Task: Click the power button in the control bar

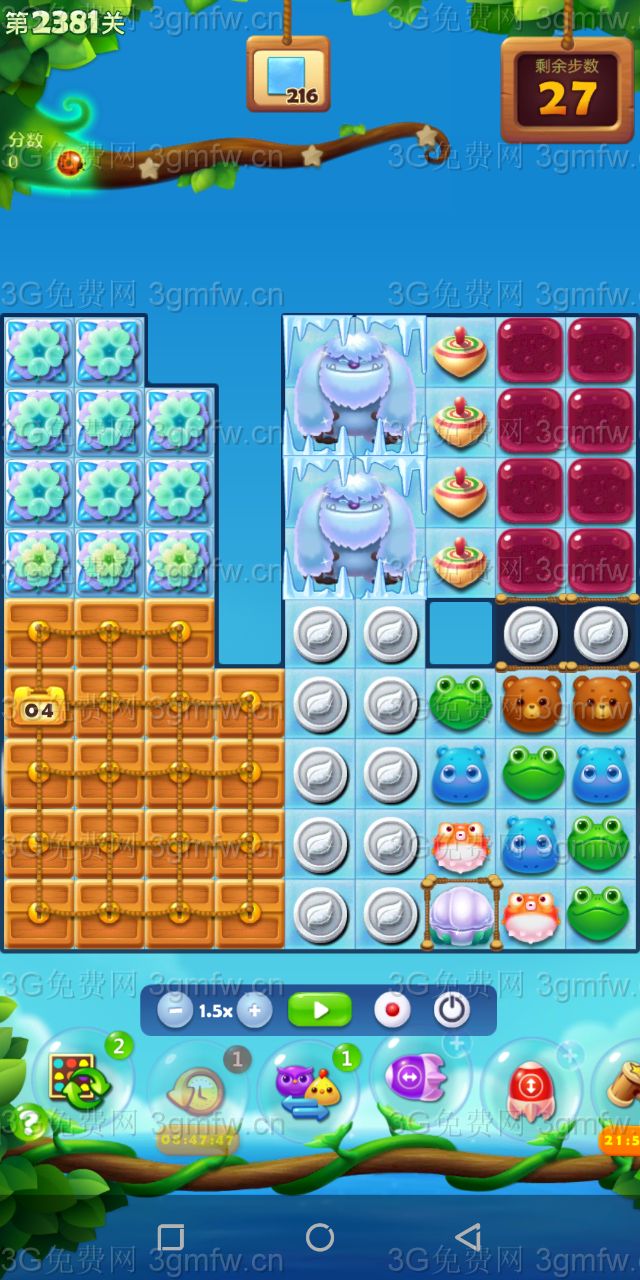Action: coord(452,1010)
